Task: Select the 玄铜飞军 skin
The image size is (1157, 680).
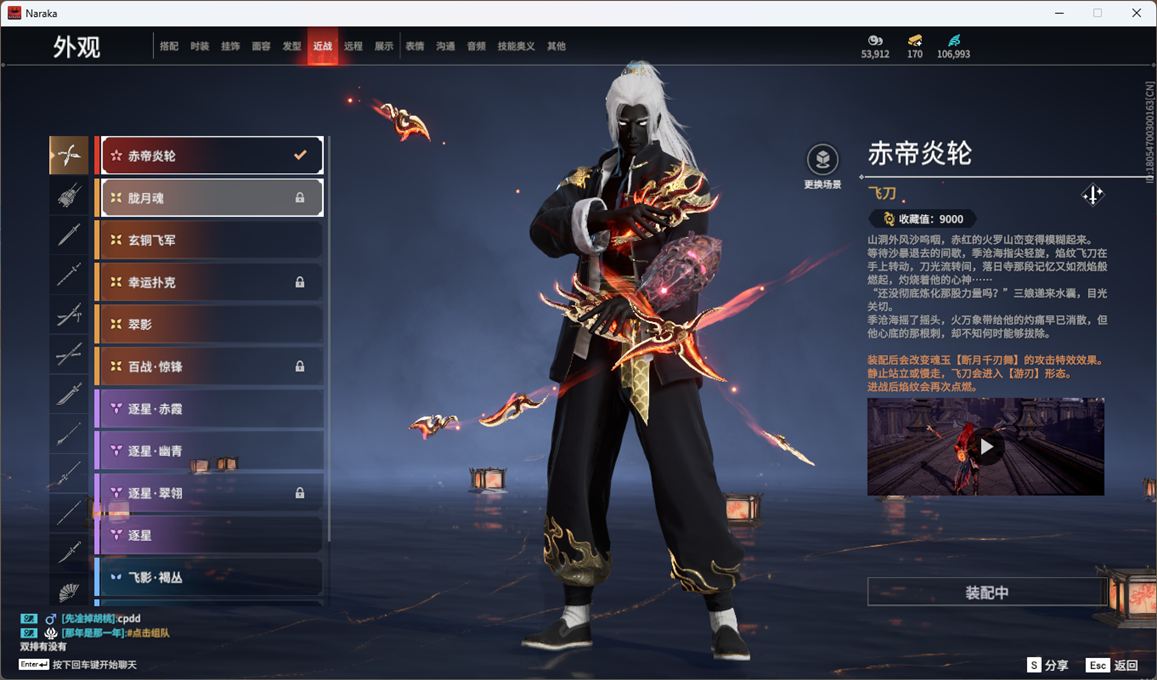Action: [x=210, y=240]
